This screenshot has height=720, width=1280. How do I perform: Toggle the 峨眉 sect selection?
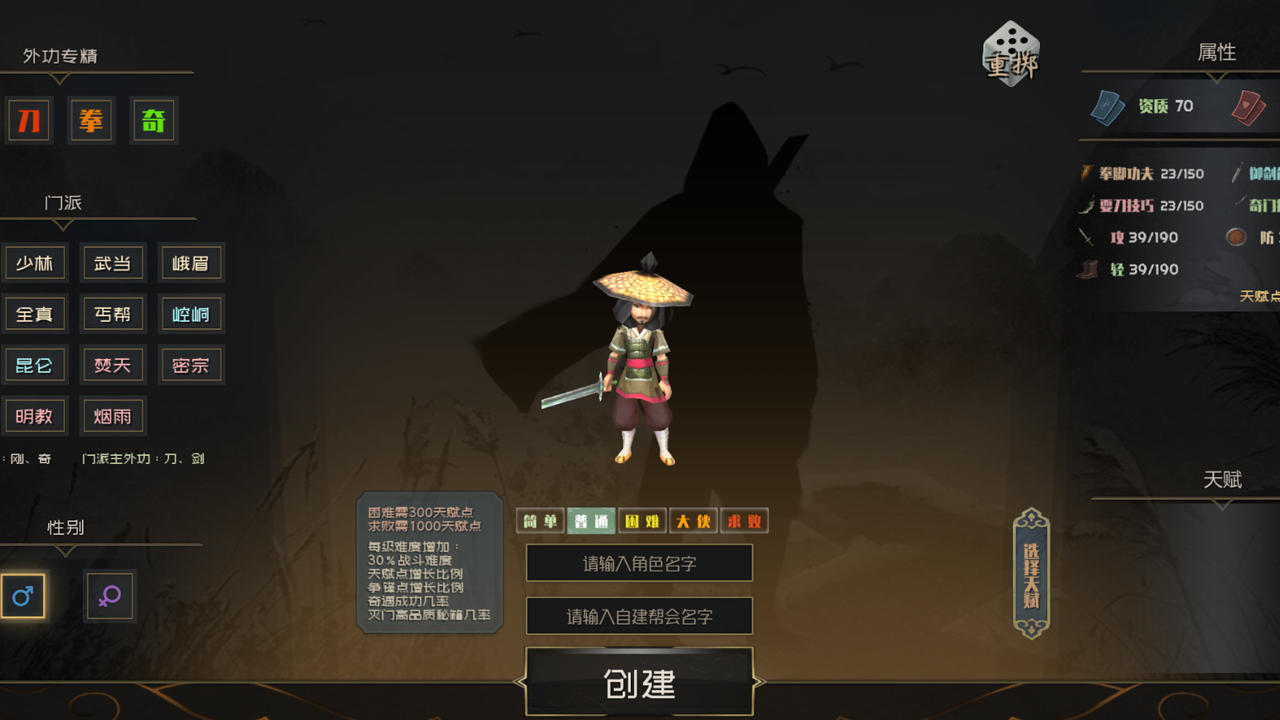[x=191, y=262]
